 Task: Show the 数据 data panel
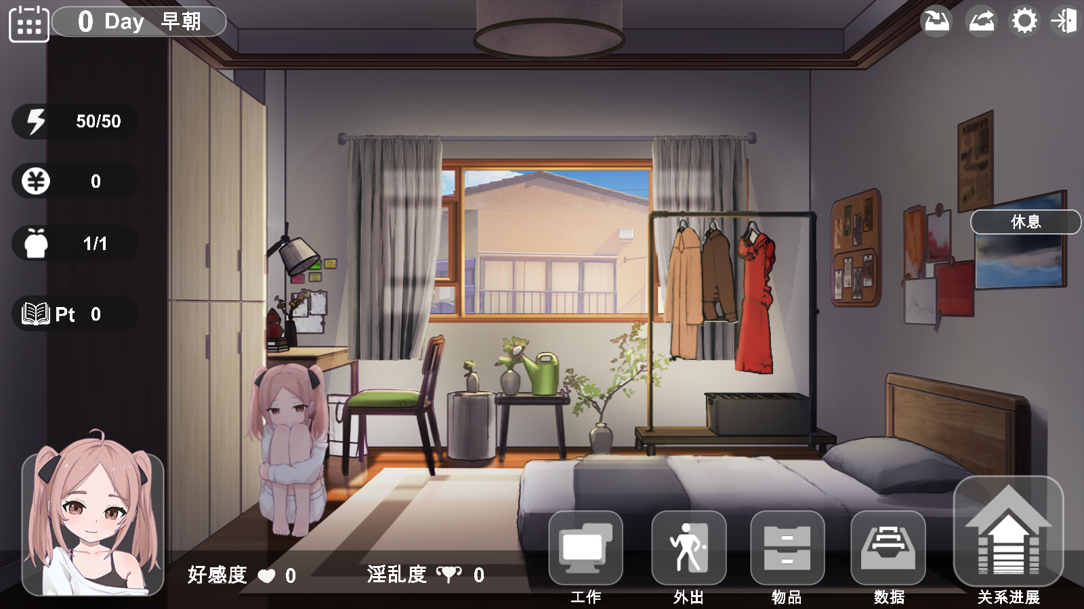888,549
